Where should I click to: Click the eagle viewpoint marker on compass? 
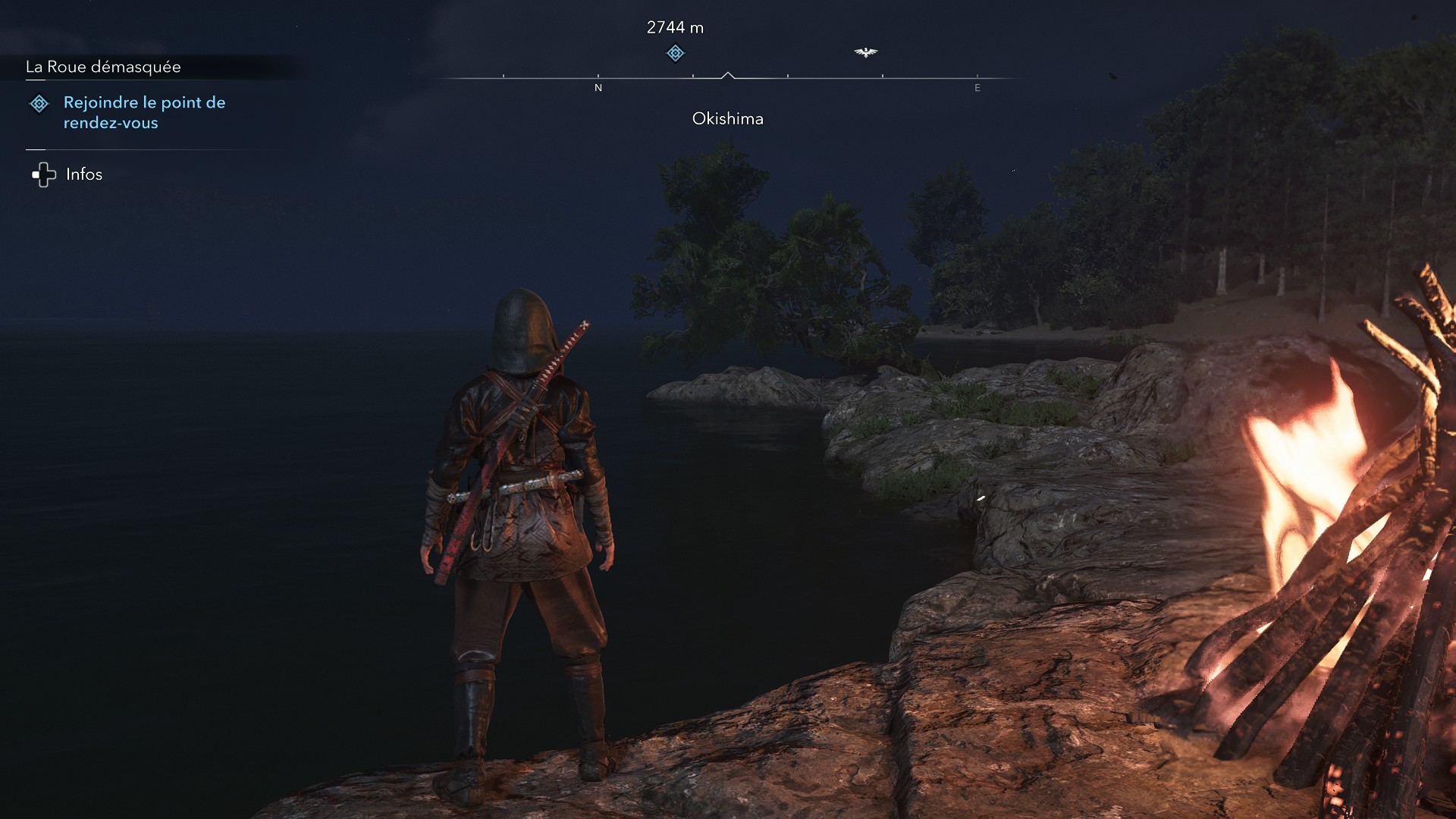point(865,52)
